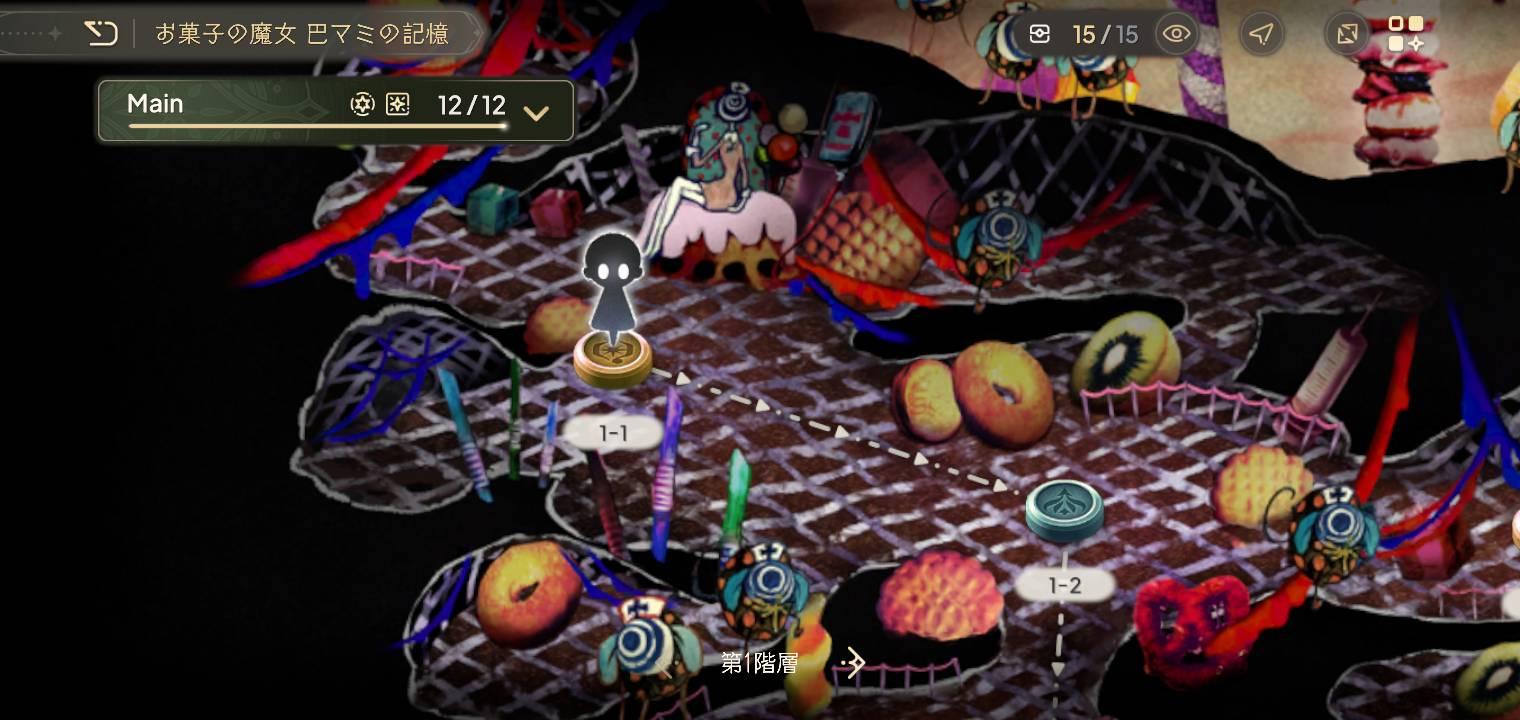Screen dimensions: 1520x720
Task: Click the 1-2 stage label bubble
Action: (1064, 585)
